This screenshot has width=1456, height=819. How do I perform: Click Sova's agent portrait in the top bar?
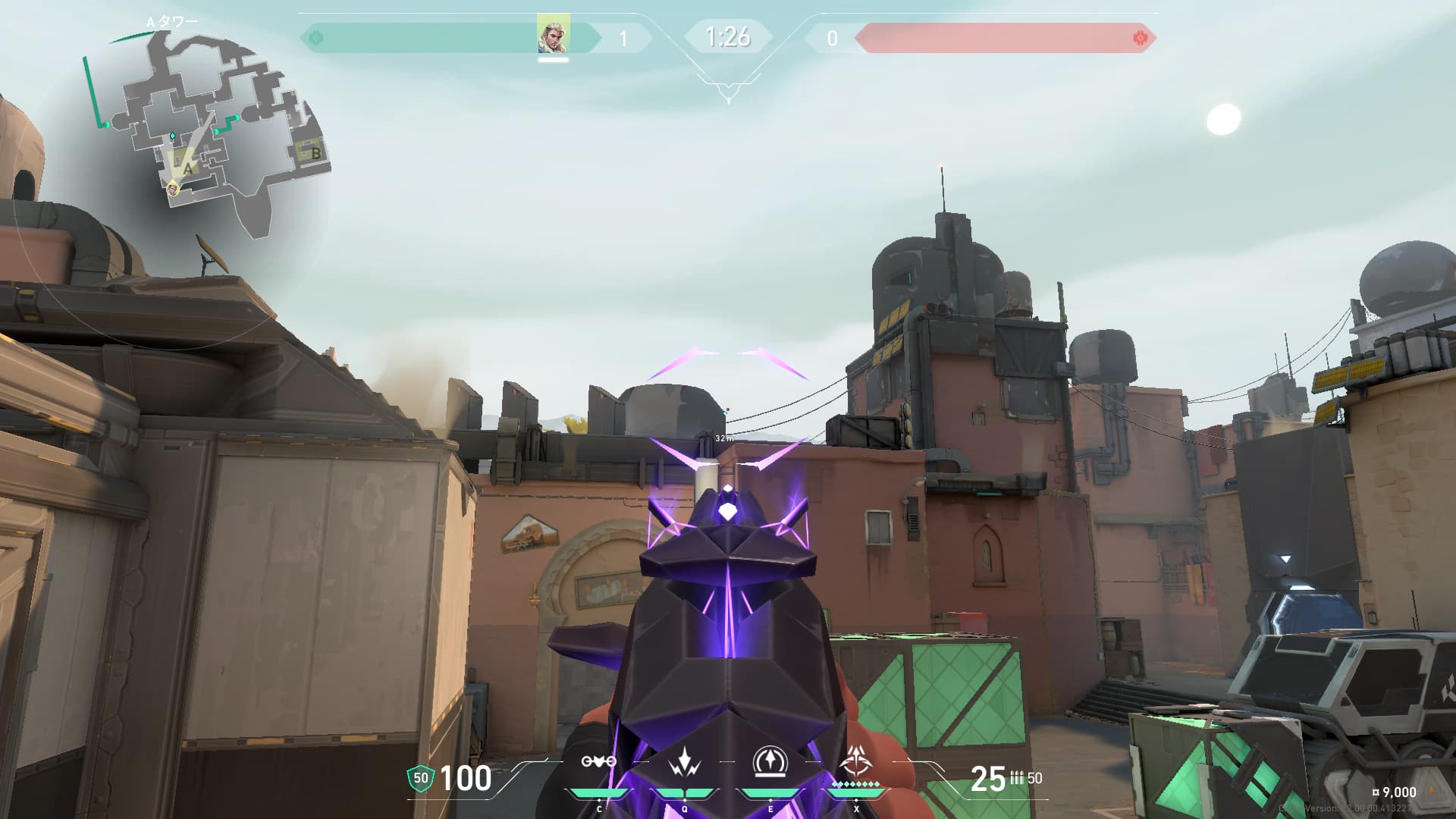pos(553,35)
